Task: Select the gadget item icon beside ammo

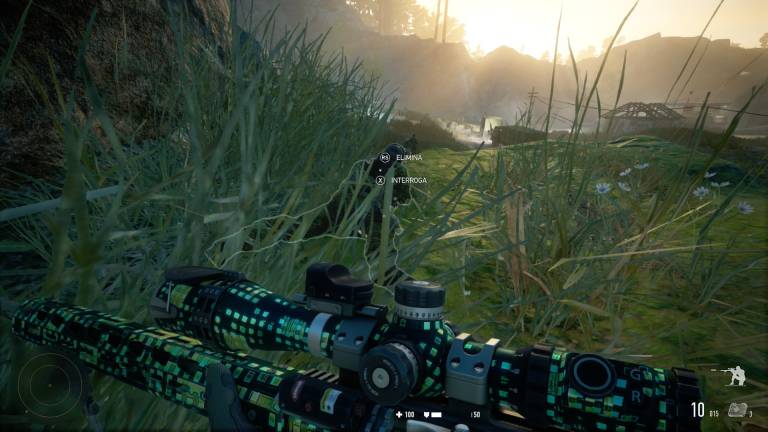Action: 737,408
